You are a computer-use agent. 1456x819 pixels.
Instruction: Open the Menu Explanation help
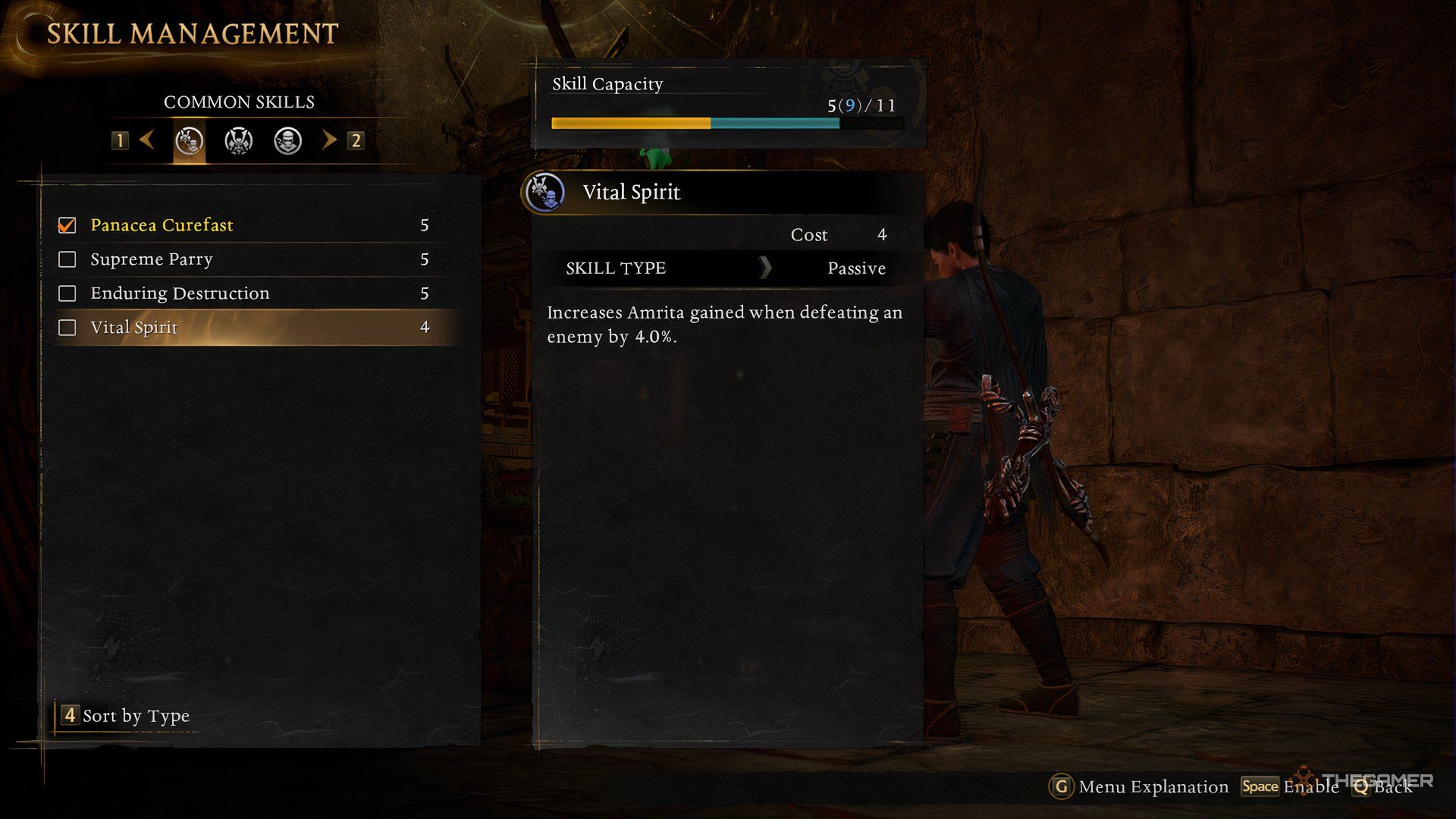1139,786
